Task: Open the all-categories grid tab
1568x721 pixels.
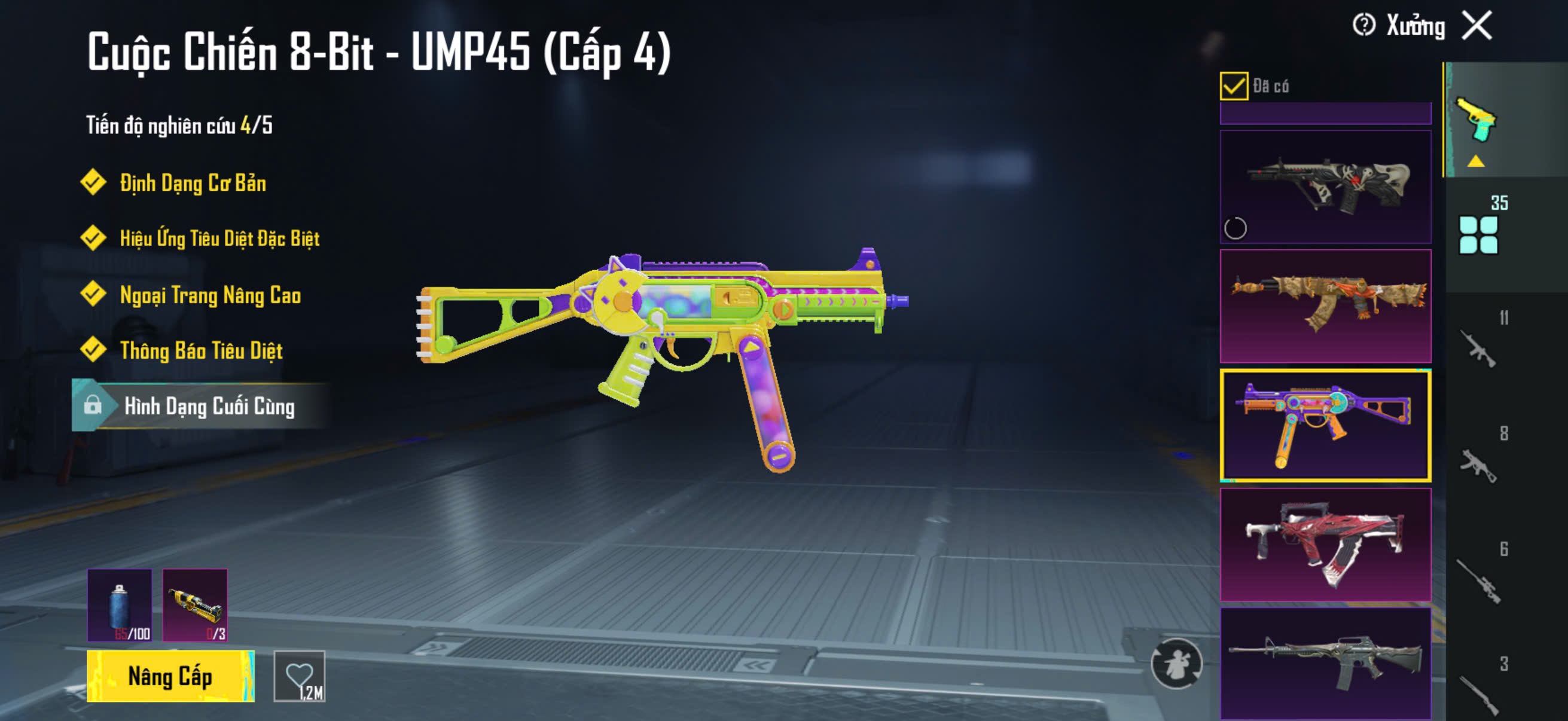Action: pos(1478,234)
